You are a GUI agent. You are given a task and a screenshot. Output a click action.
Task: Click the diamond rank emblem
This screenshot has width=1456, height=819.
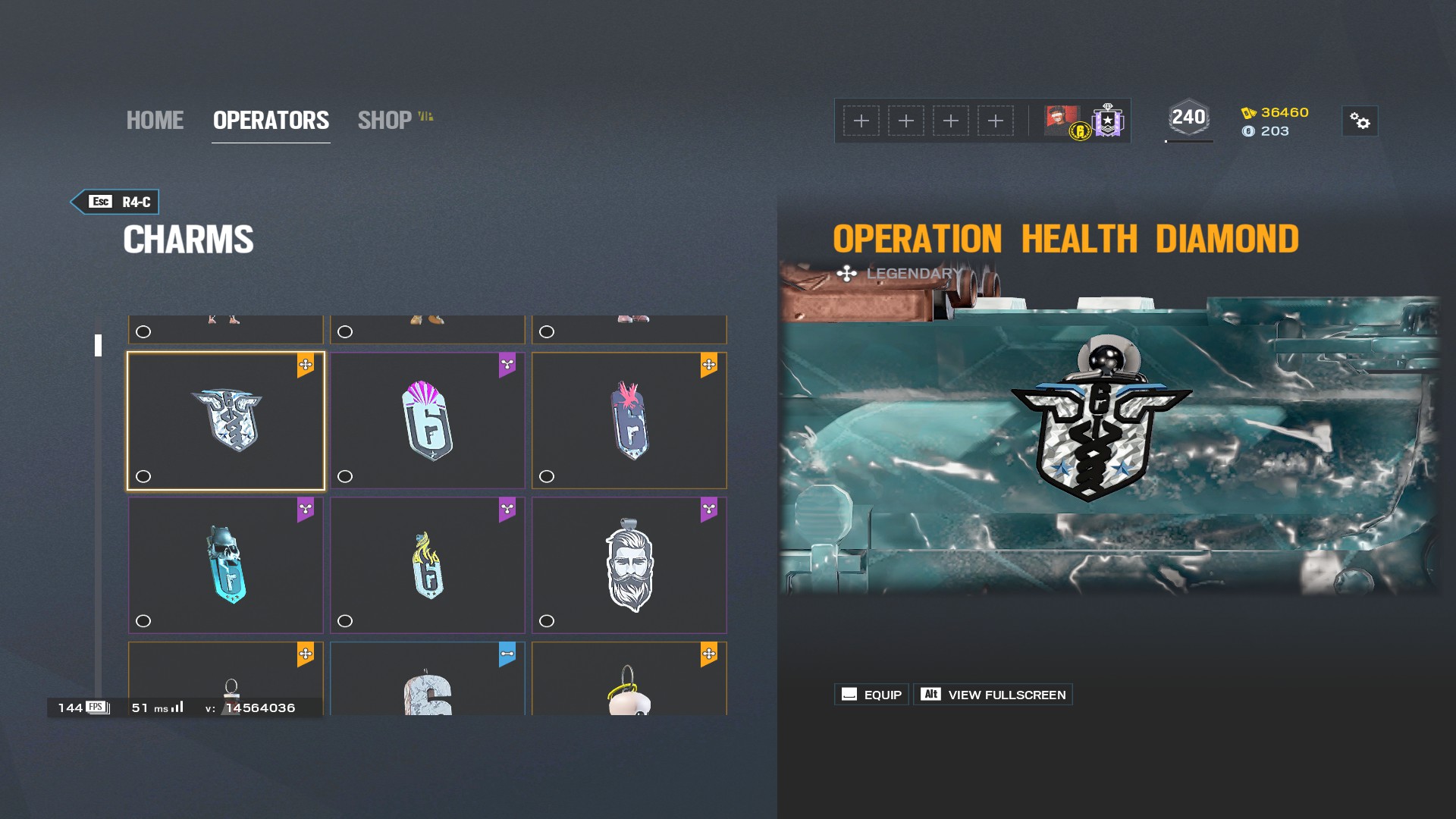pos(1106,121)
